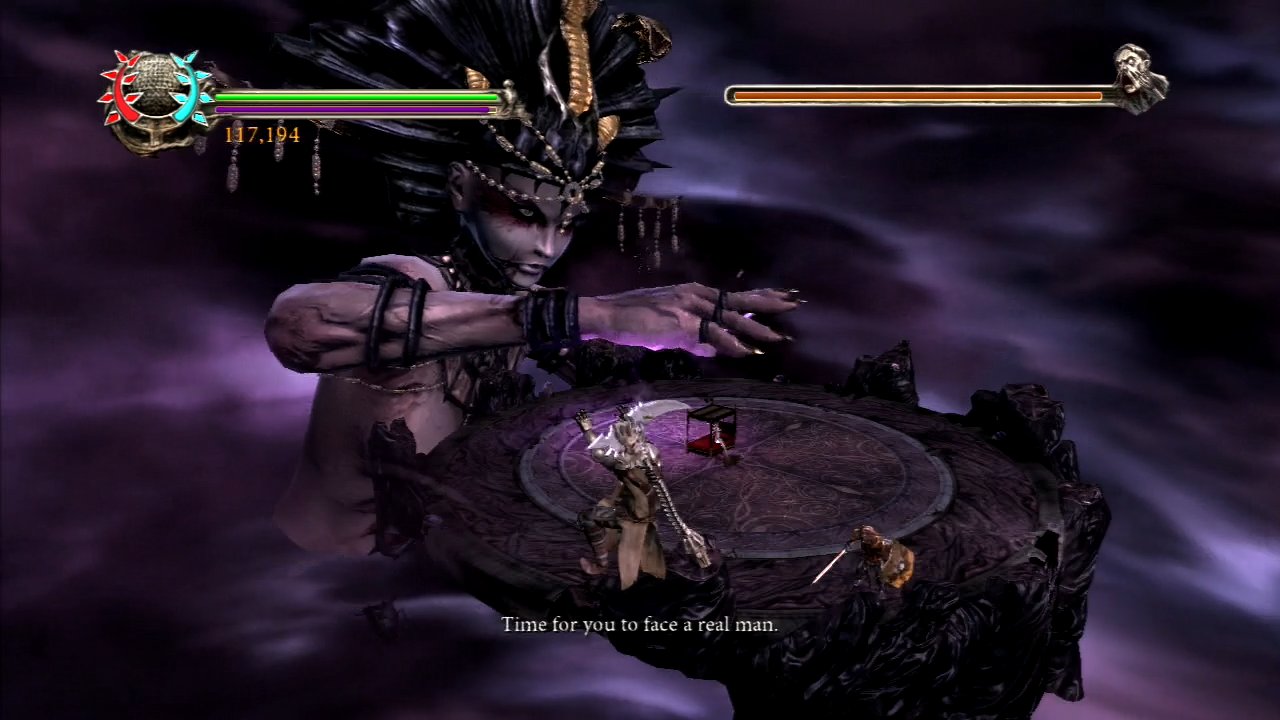Toggle the bottom cyan shard on the emblem
Viewport: 1280px width, 720px height.
[x=199, y=118]
